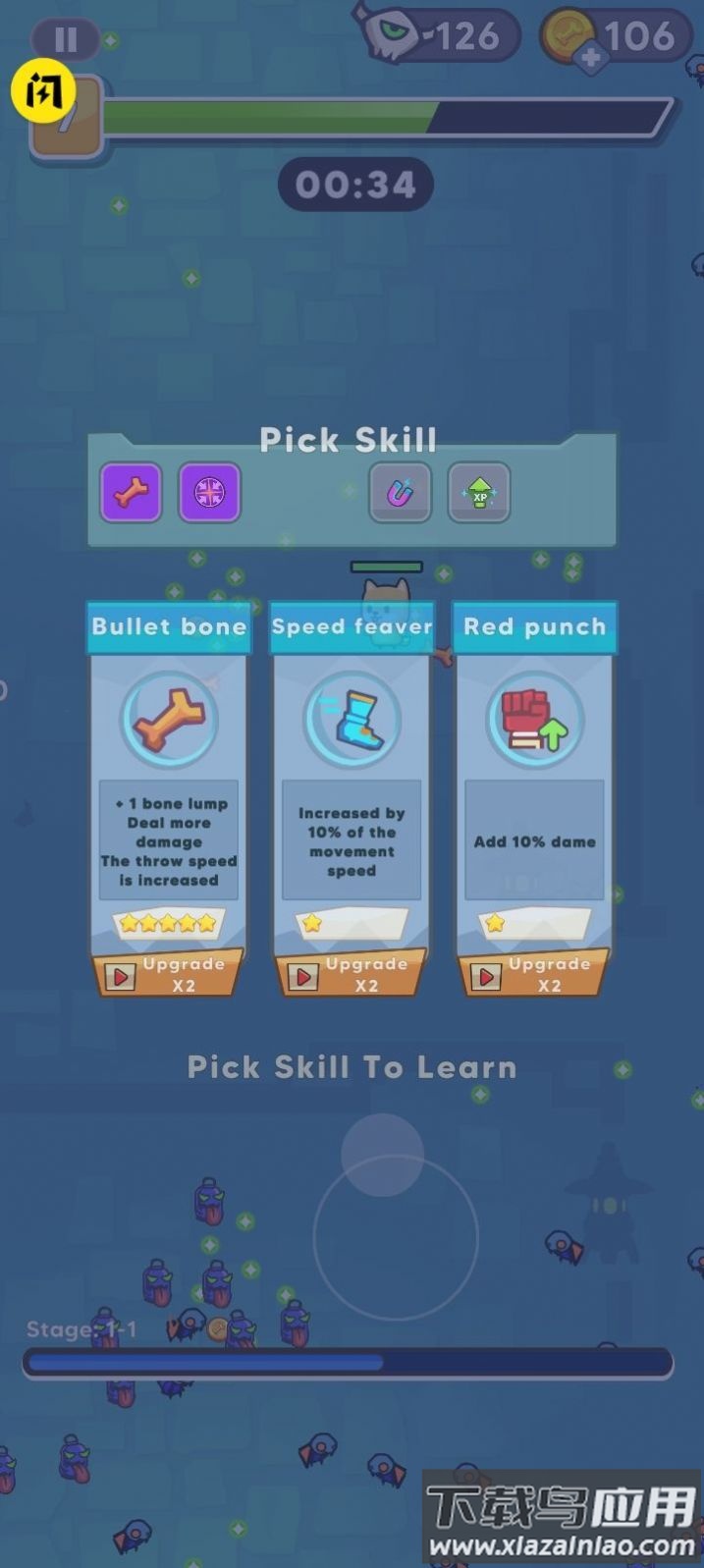Add more gold coins via plus
The image size is (704, 1568).
tap(591, 58)
